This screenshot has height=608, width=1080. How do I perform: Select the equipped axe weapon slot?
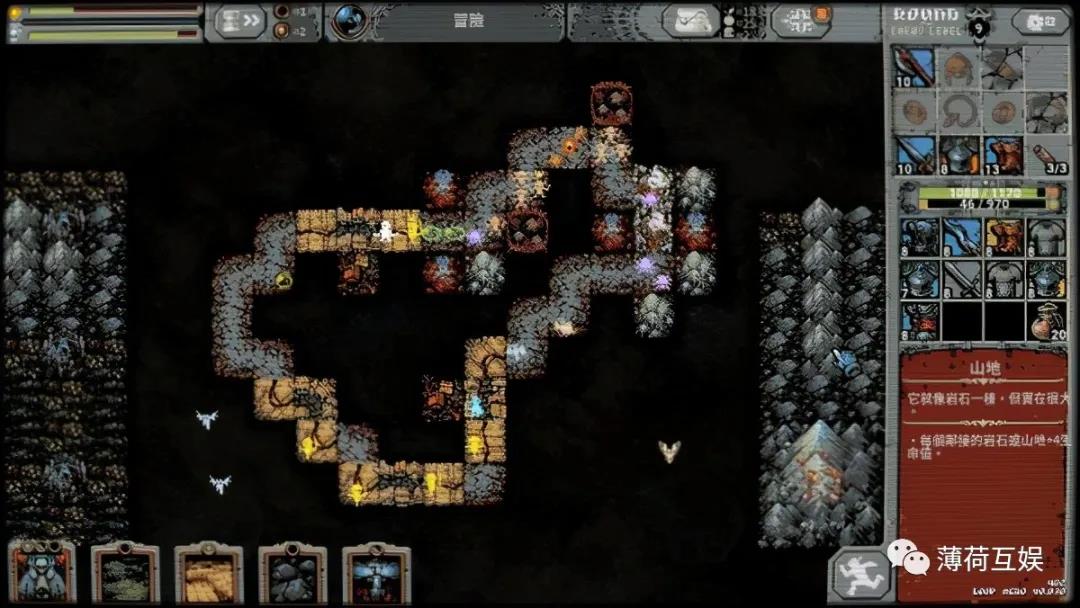point(915,68)
